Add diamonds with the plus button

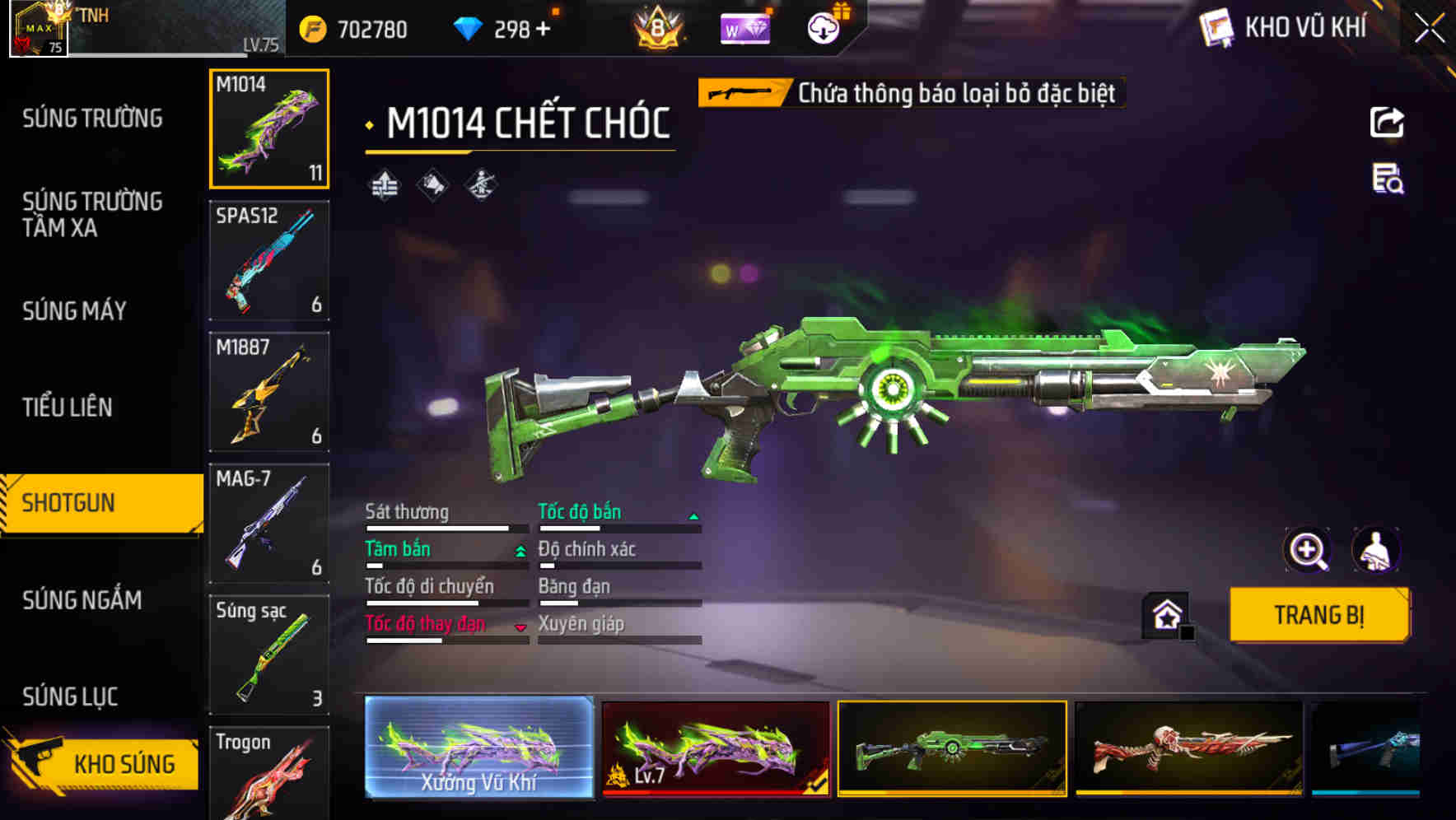coord(543,30)
